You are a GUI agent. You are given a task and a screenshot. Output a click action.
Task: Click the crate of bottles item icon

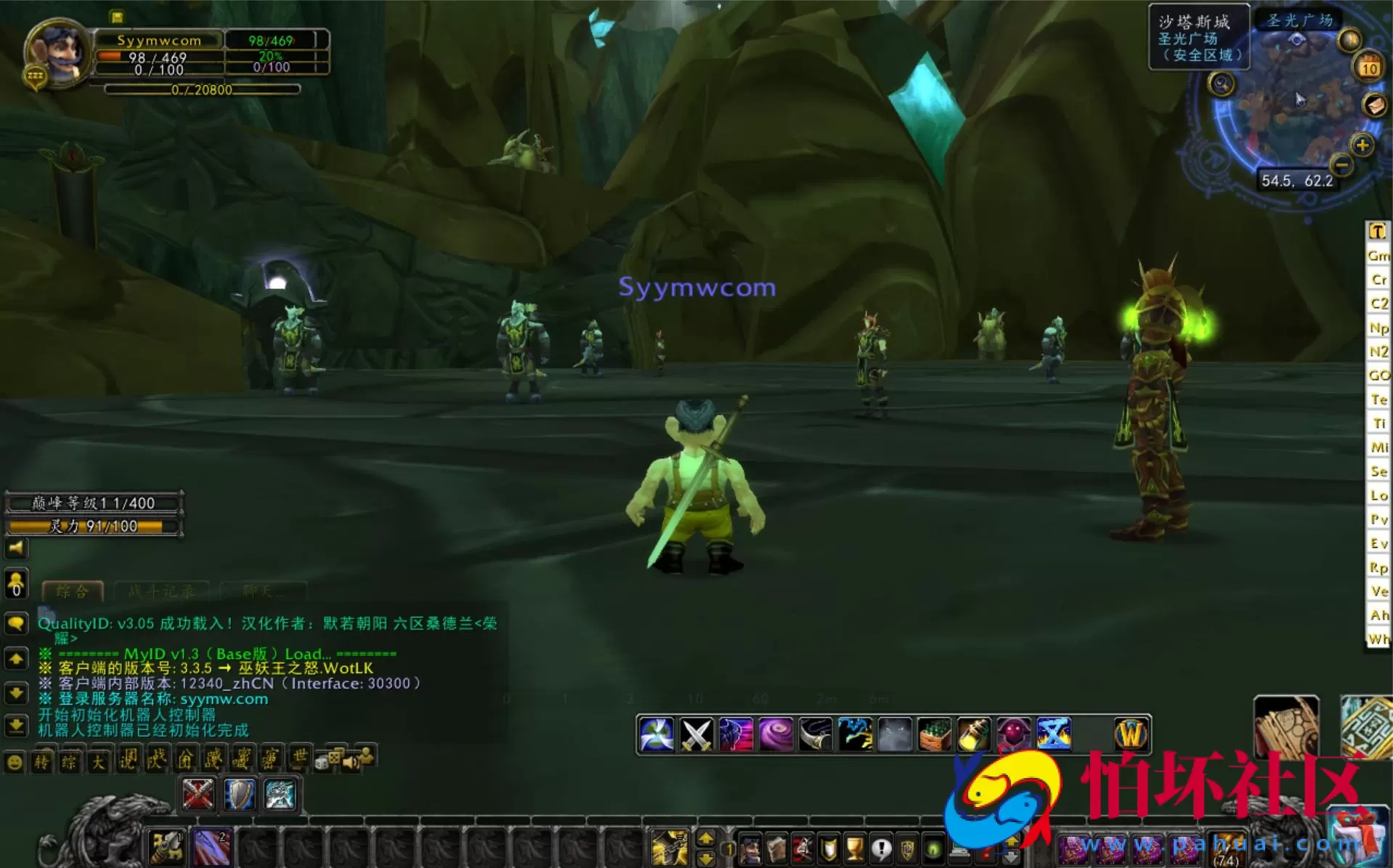coord(933,734)
